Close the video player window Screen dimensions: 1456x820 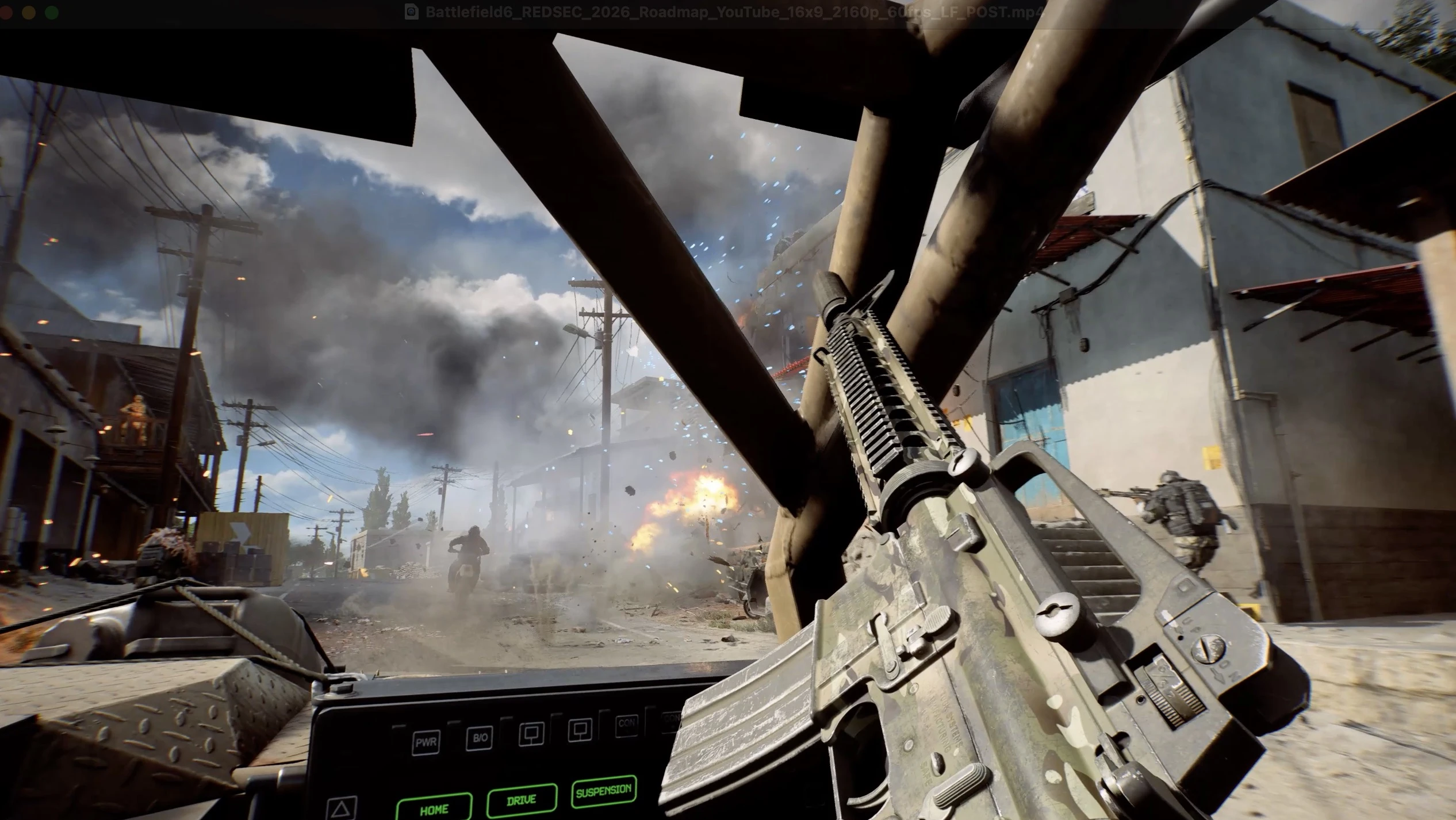pyautogui.click(x=6, y=12)
